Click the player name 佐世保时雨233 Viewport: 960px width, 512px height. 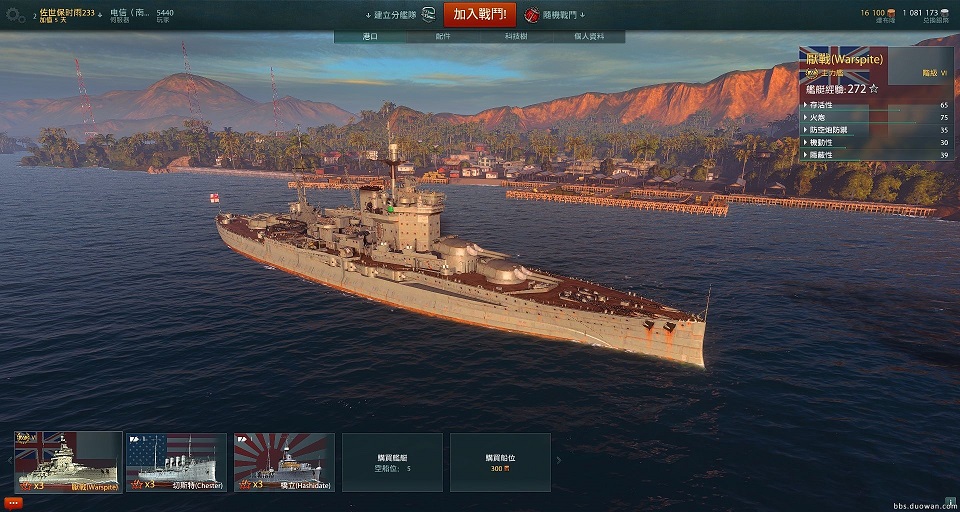coord(66,12)
